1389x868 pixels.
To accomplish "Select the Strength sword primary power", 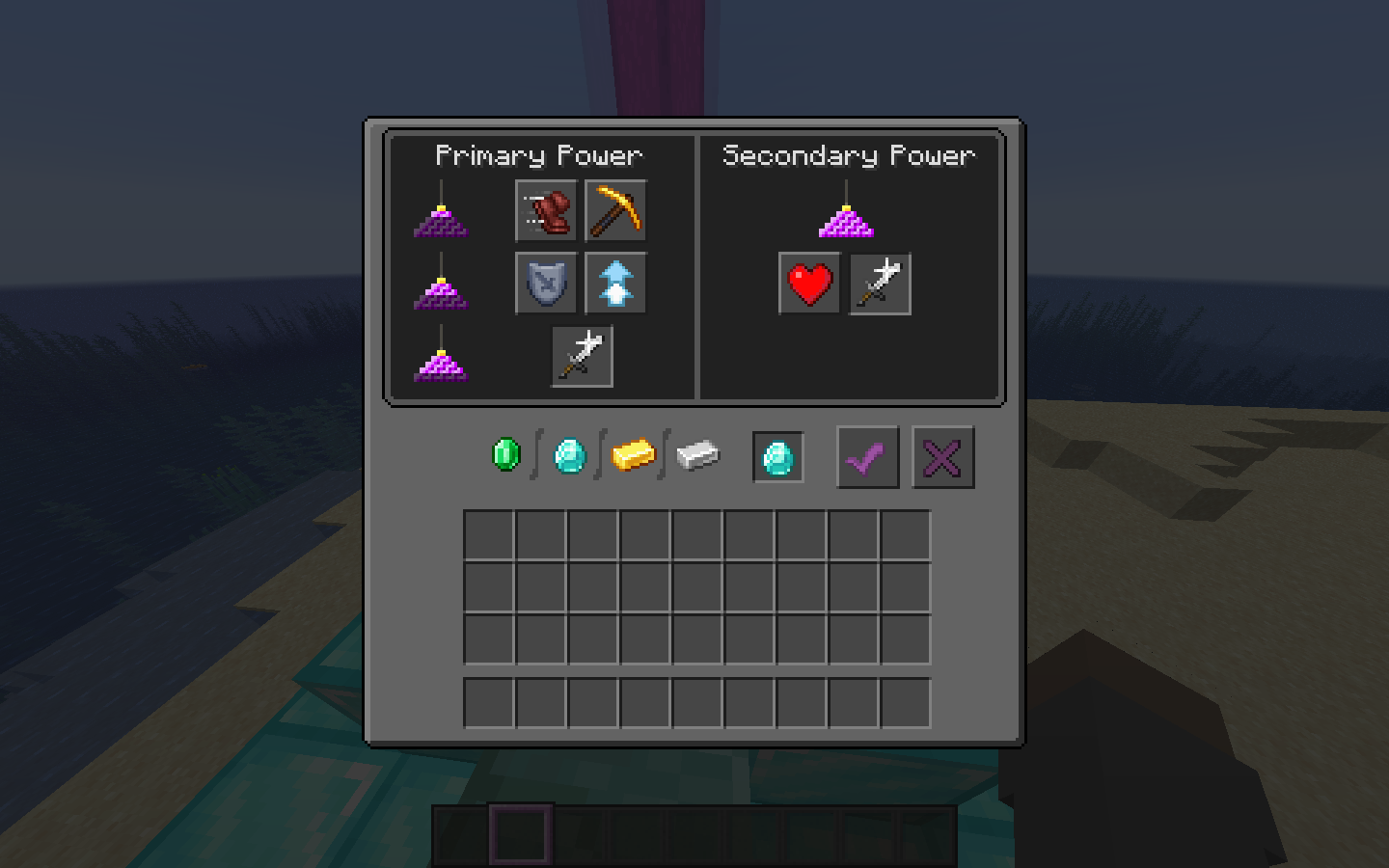I will (x=582, y=354).
